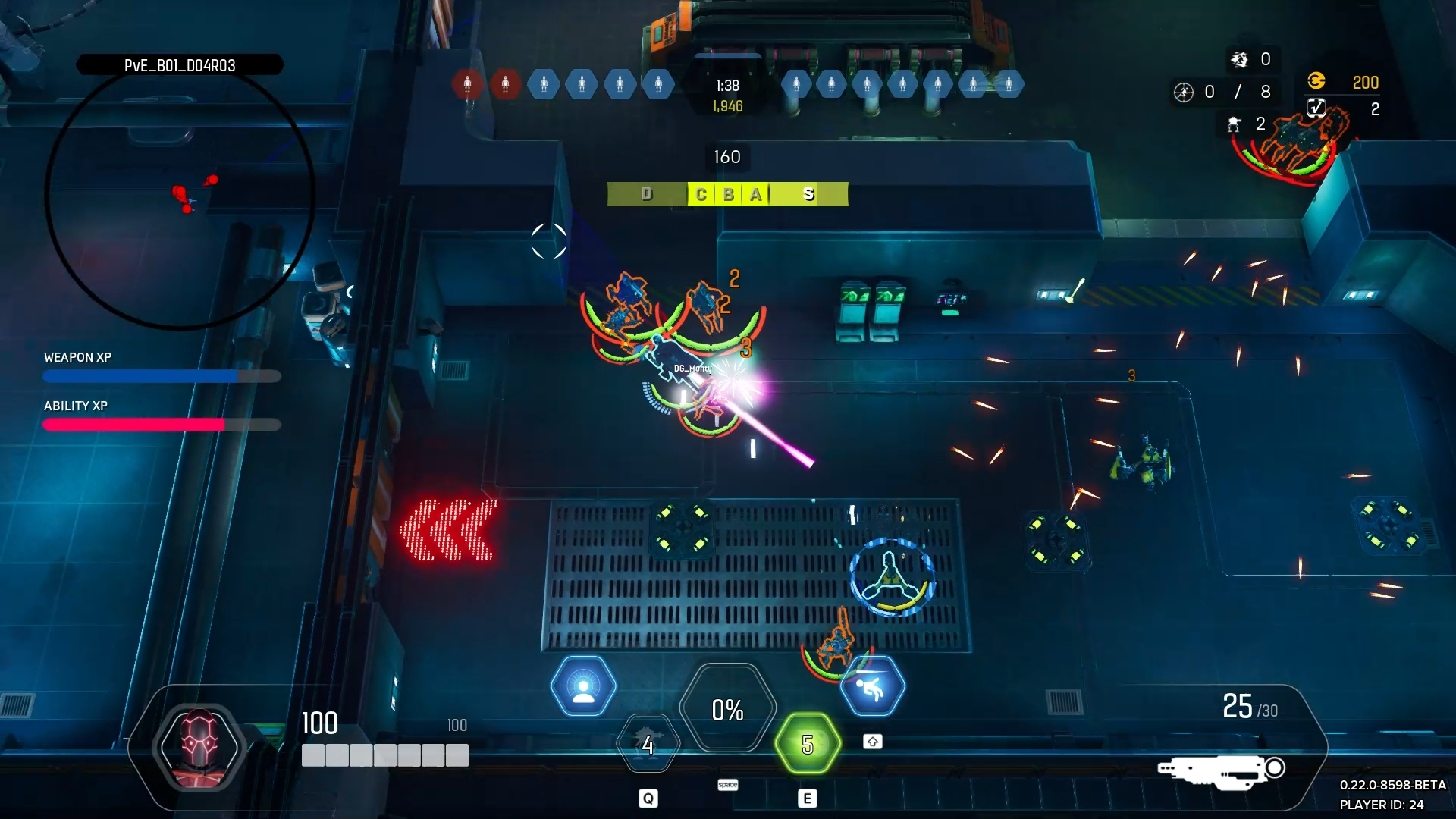Image resolution: width=1456 pixels, height=819 pixels.
Task: Select the D rank marker on the grade bar
Action: [x=645, y=194]
